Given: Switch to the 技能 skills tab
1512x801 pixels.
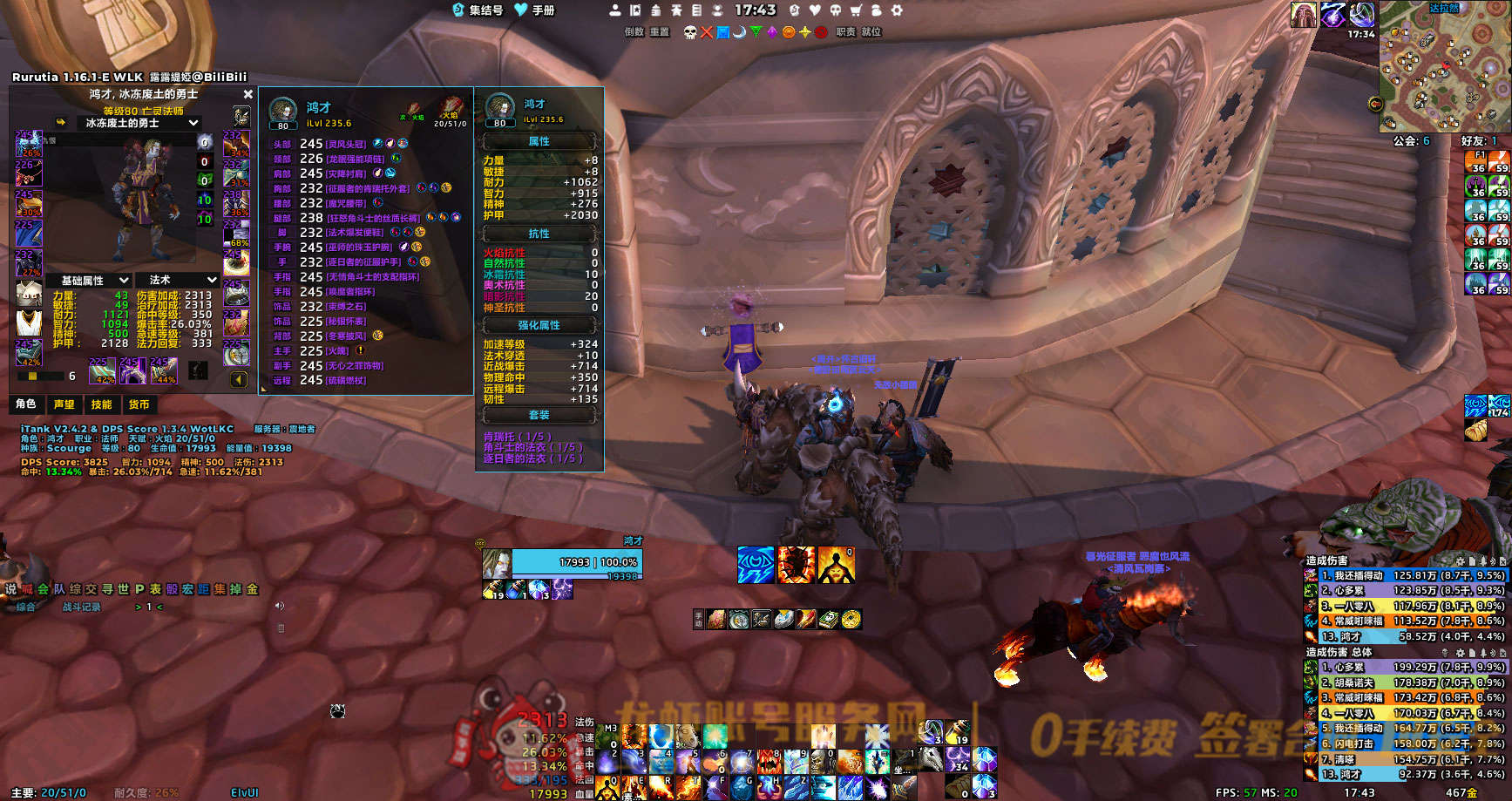Looking at the screenshot, I should (101, 404).
